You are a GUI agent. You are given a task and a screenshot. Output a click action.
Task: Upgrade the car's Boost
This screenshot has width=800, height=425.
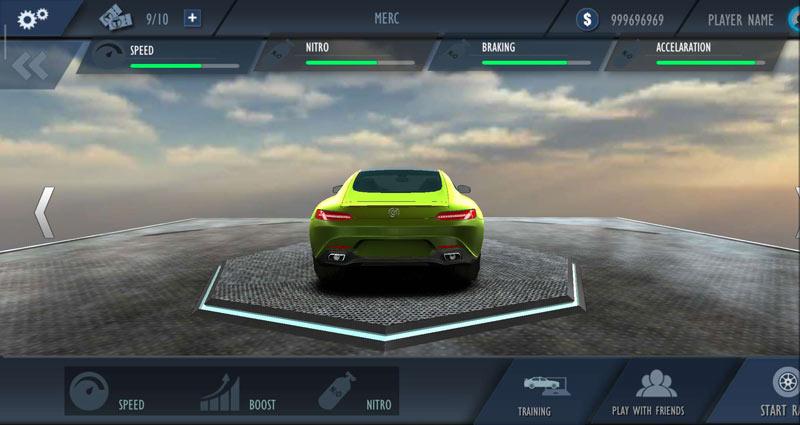(x=238, y=391)
